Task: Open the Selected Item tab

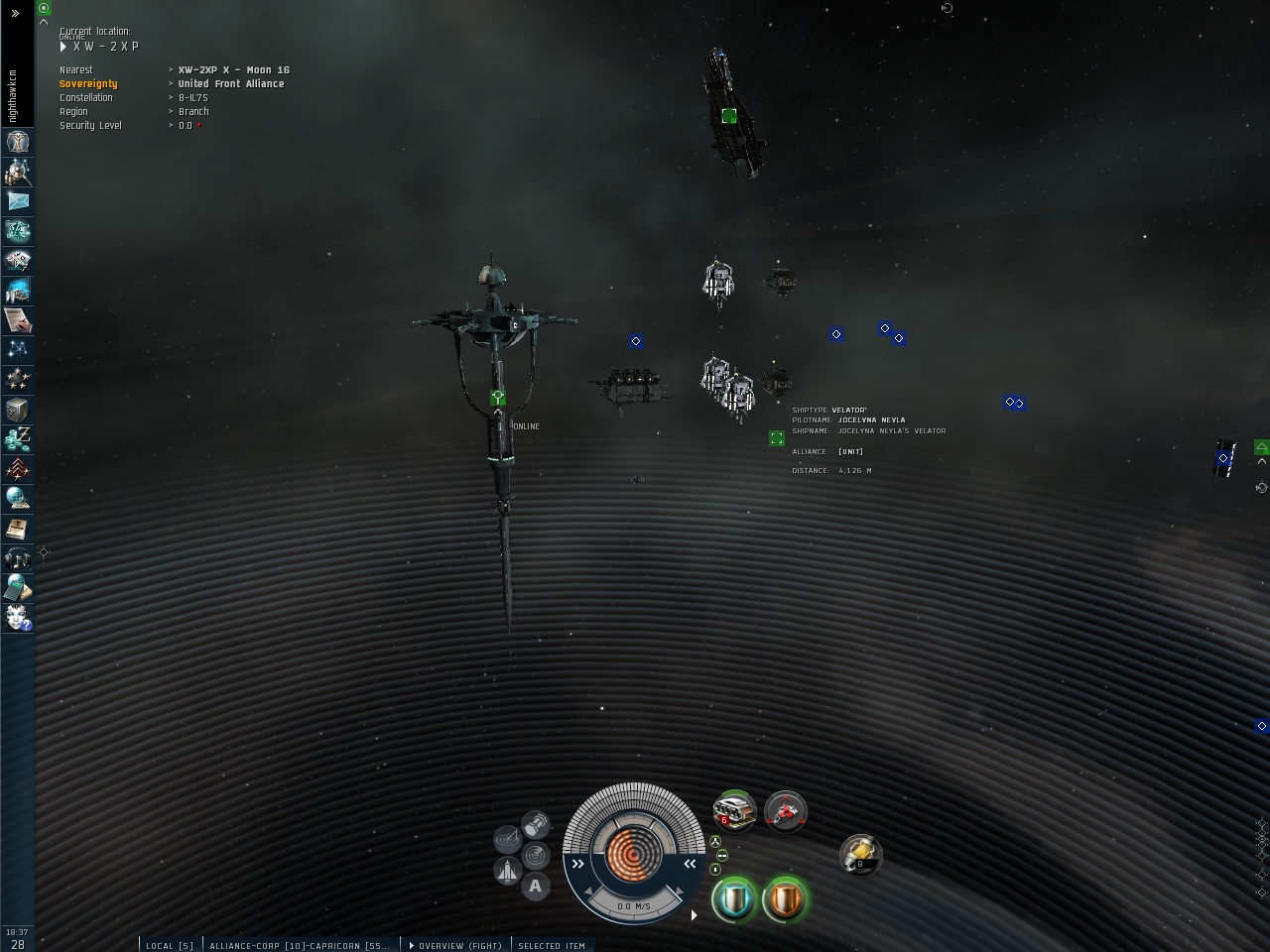Action: tap(551, 945)
